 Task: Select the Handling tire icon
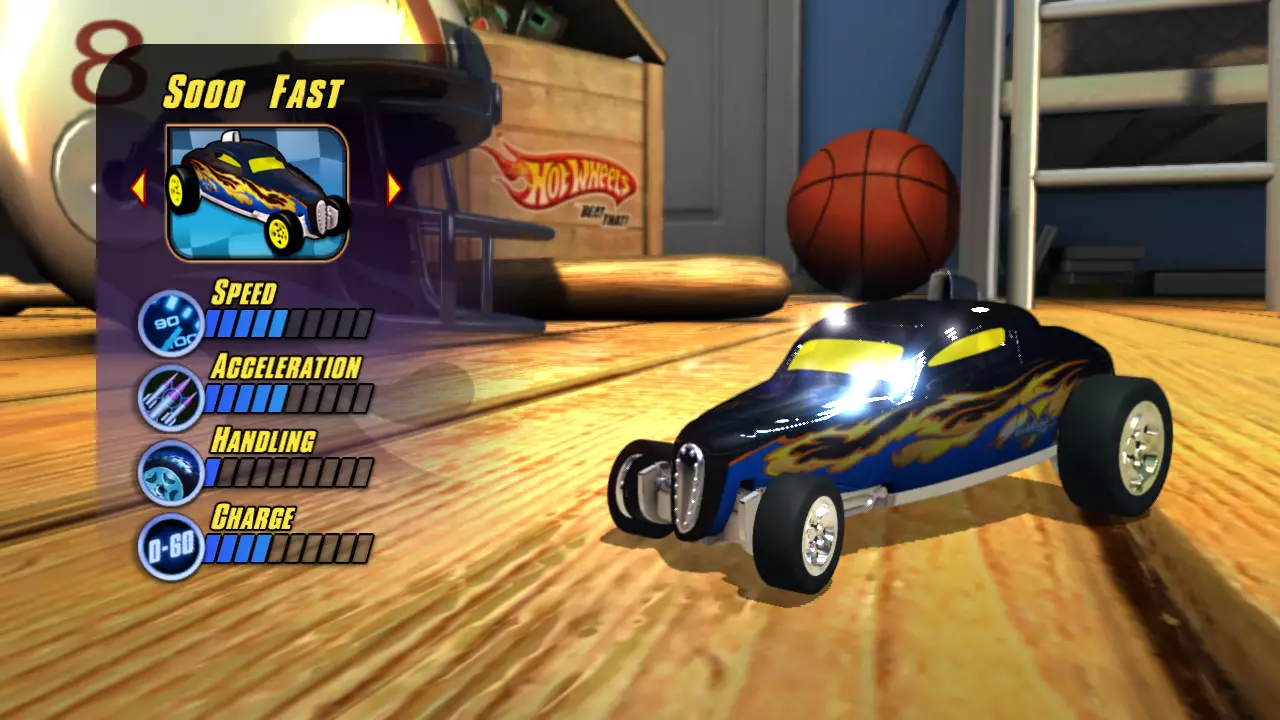click(x=170, y=470)
